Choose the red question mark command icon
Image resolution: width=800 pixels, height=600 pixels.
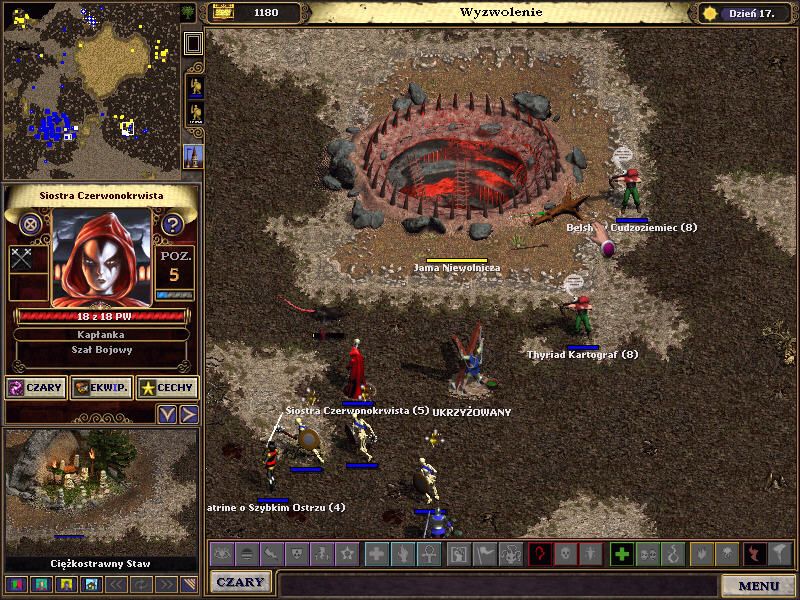click(540, 553)
